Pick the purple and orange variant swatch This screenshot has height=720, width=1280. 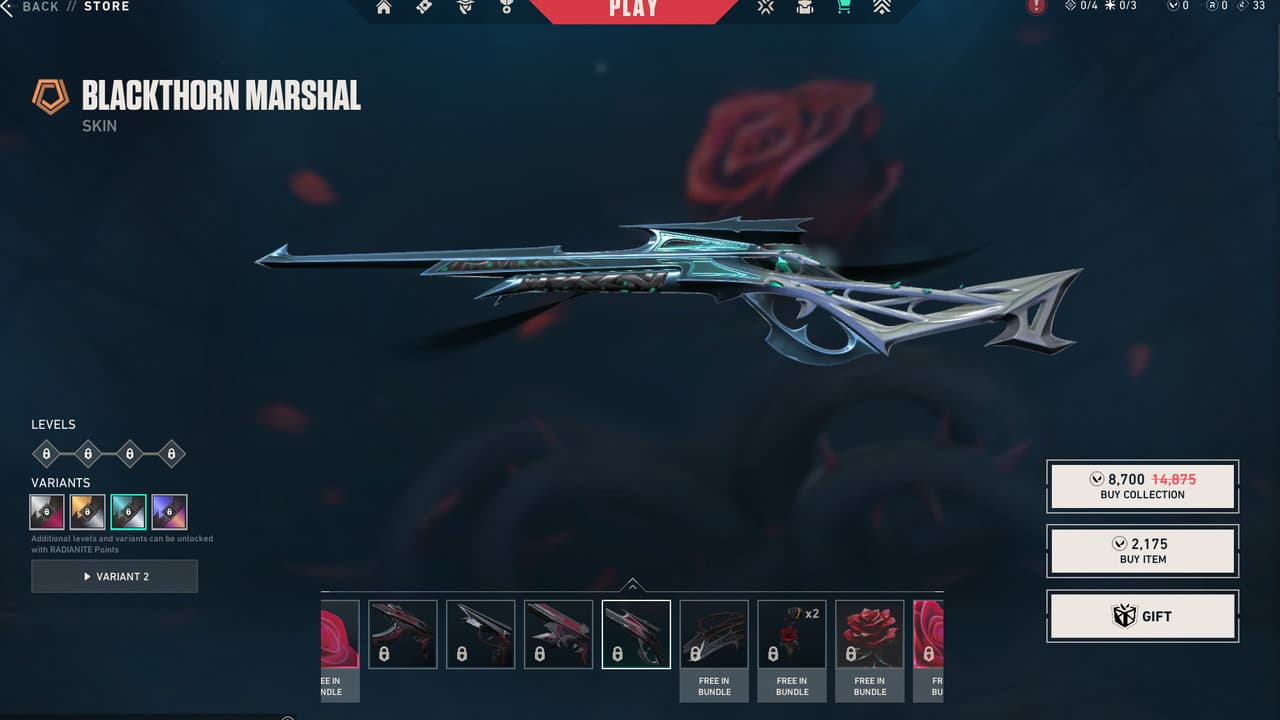pyautogui.click(x=169, y=512)
